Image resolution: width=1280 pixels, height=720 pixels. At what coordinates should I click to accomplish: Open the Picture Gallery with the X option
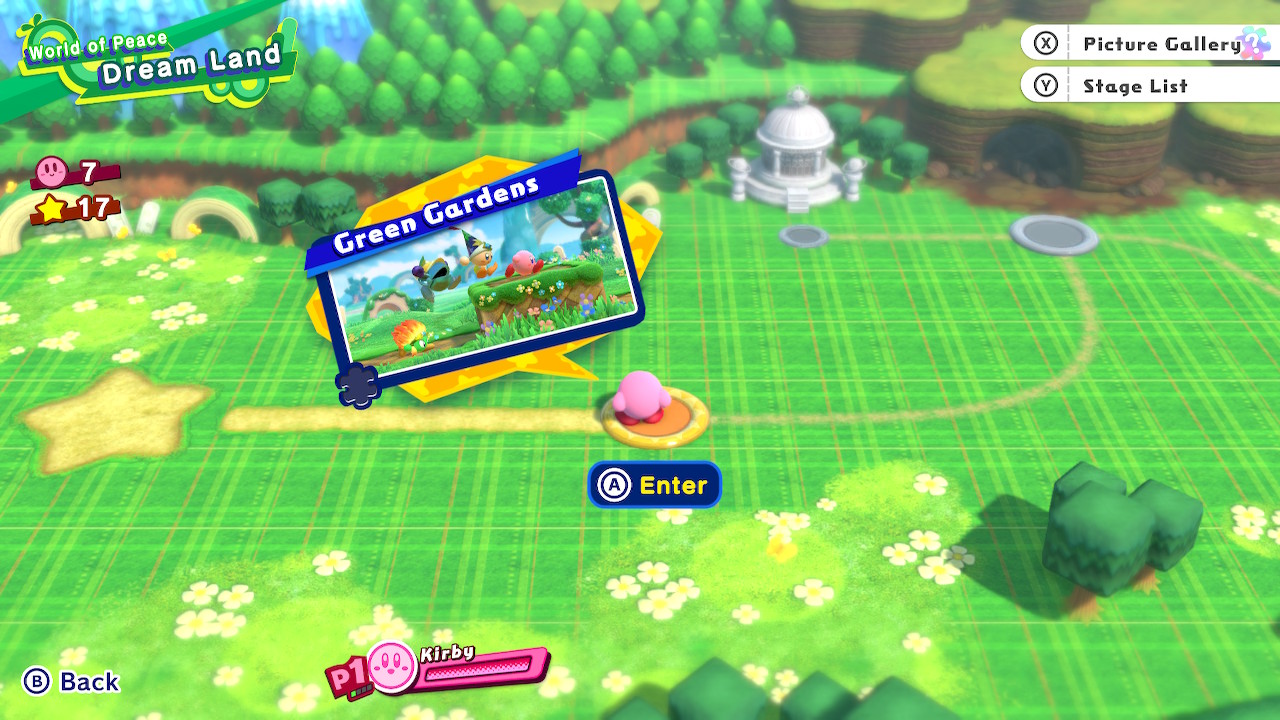click(x=1162, y=43)
